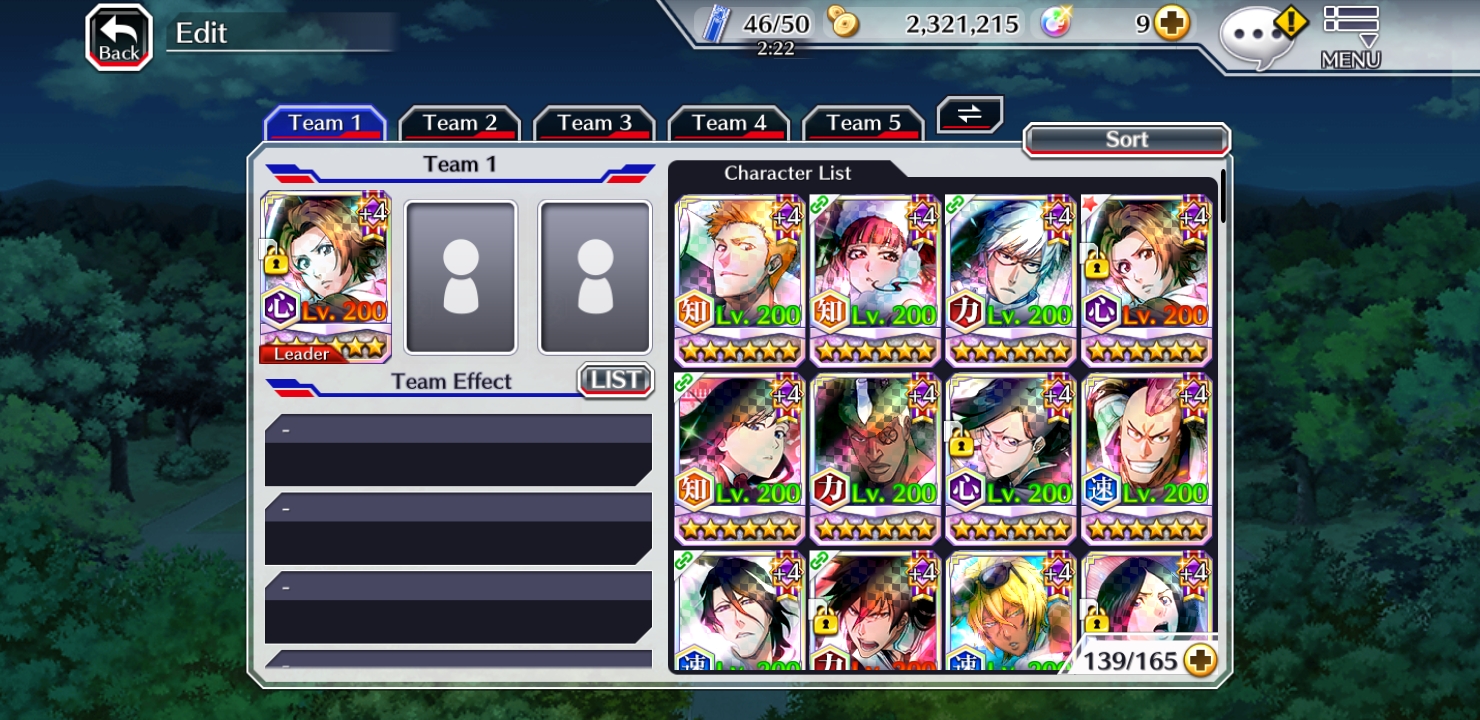1480x720 pixels.
Task: Click the swap arrows button beside team tabs
Action: (x=969, y=114)
